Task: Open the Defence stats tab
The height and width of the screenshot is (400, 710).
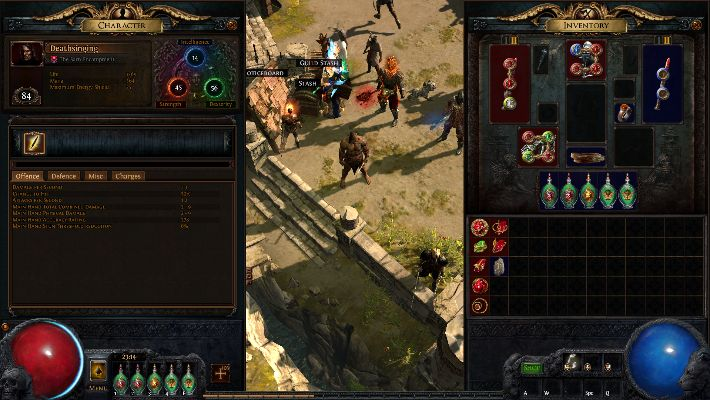Action: 64,176
